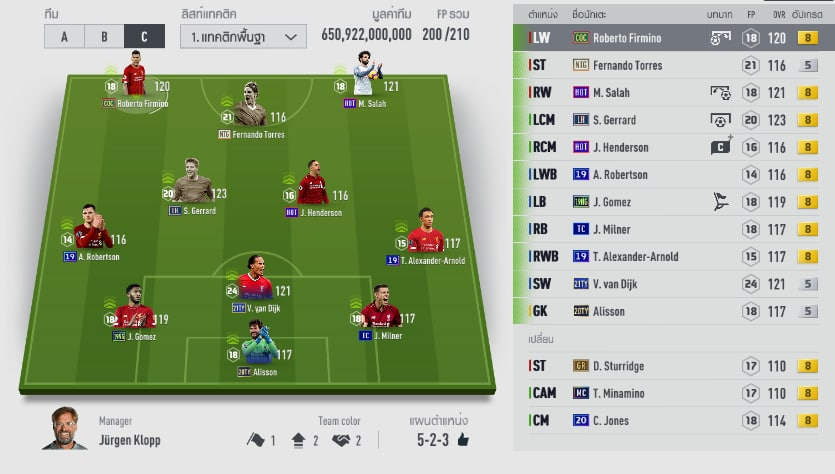Select team tab B
The width and height of the screenshot is (835, 474).
pyautogui.click(x=104, y=37)
